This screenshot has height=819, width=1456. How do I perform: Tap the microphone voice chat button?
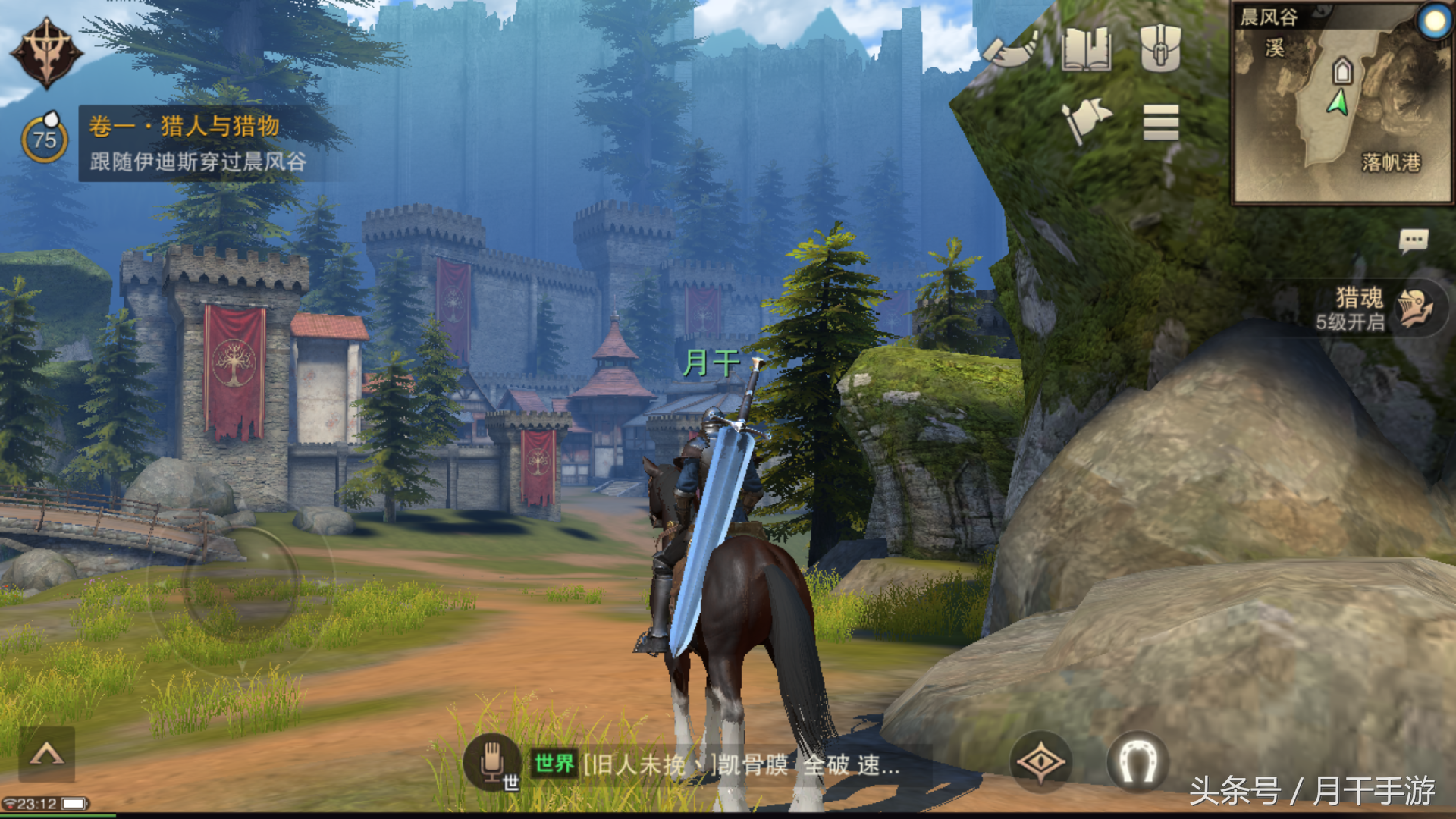[493, 763]
